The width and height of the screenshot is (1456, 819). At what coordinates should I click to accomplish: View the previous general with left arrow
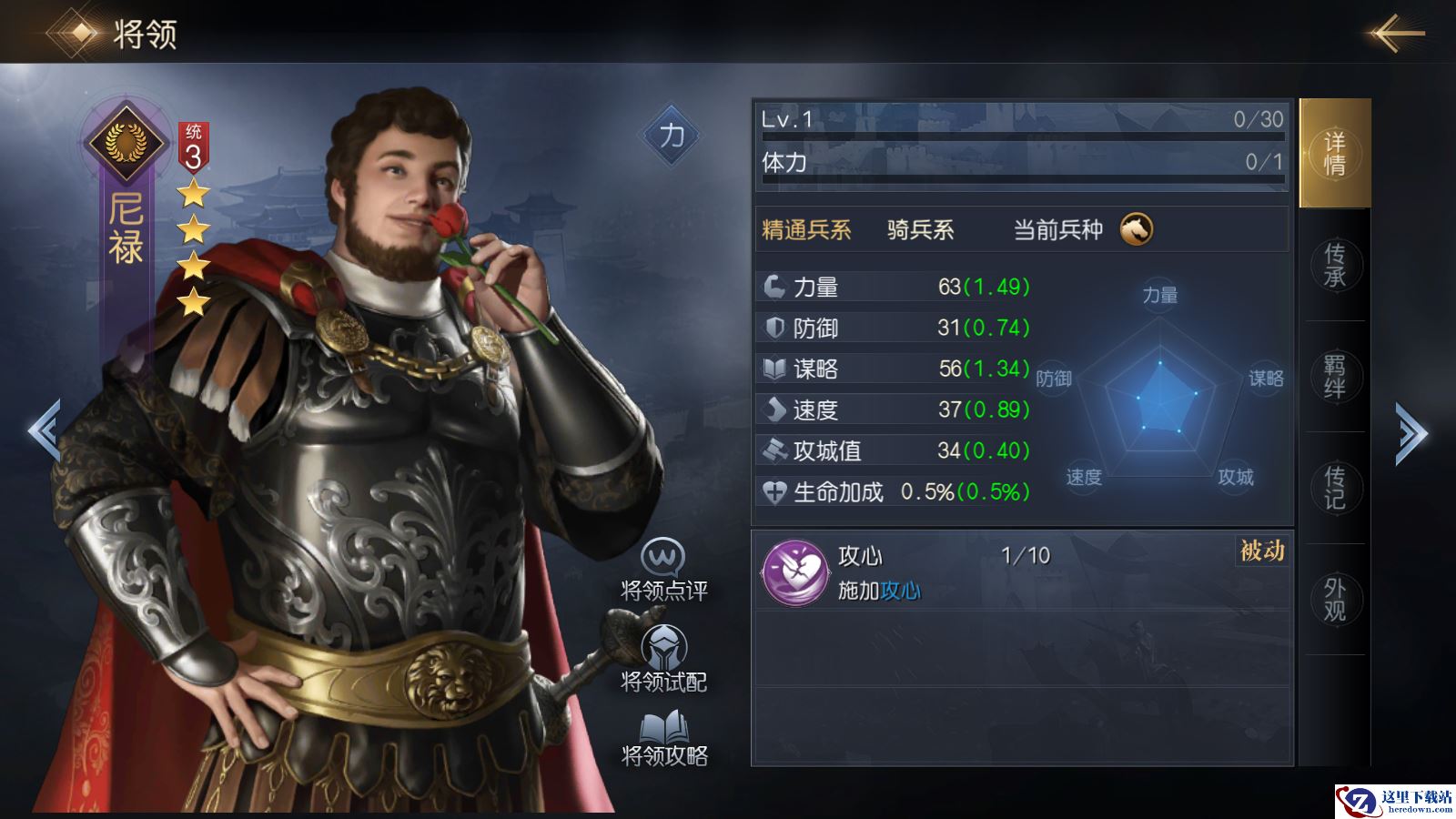(x=44, y=430)
